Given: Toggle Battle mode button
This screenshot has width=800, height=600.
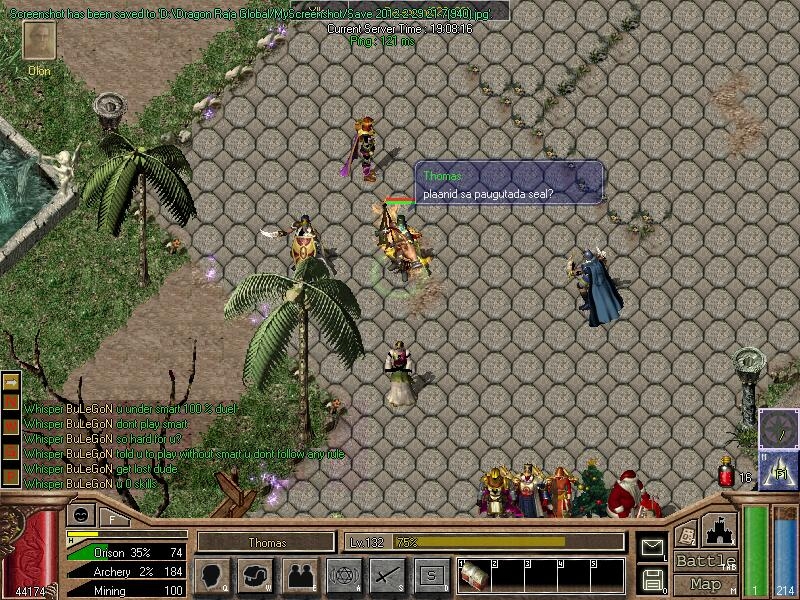Looking at the screenshot, I should [705, 561].
